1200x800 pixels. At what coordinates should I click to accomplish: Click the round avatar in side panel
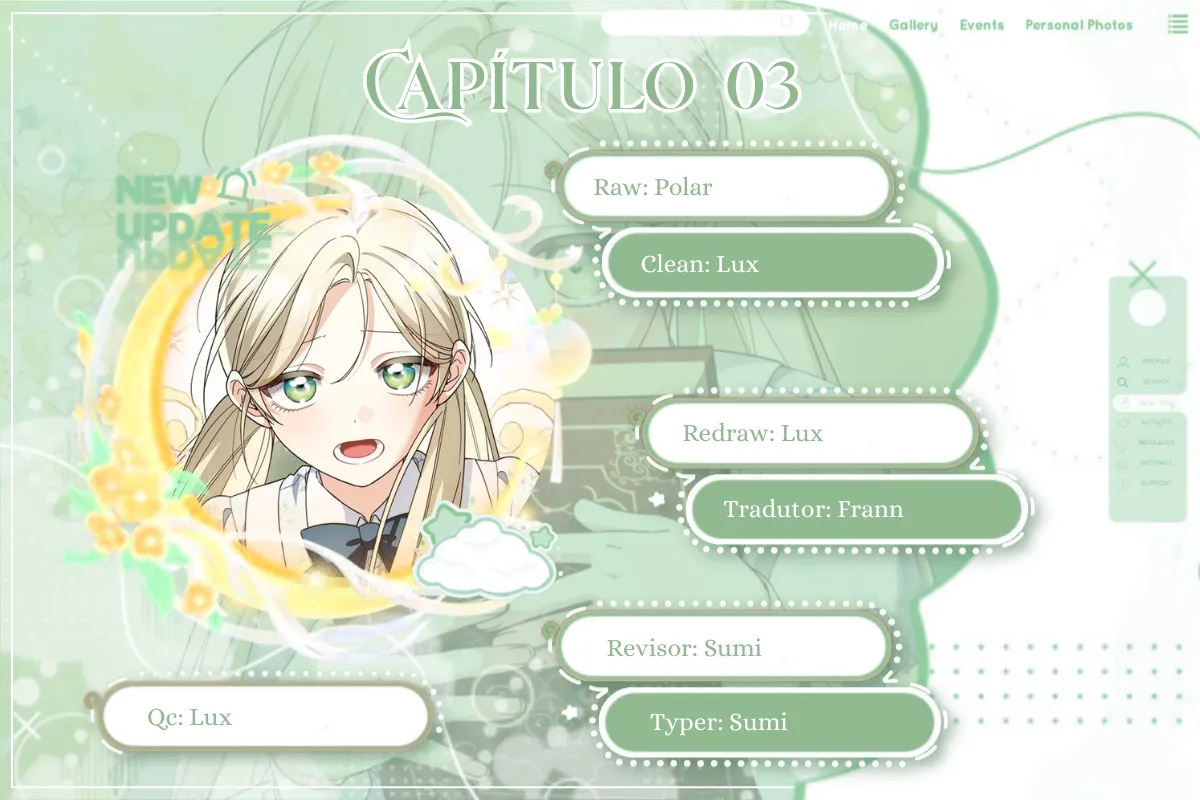tap(1146, 308)
